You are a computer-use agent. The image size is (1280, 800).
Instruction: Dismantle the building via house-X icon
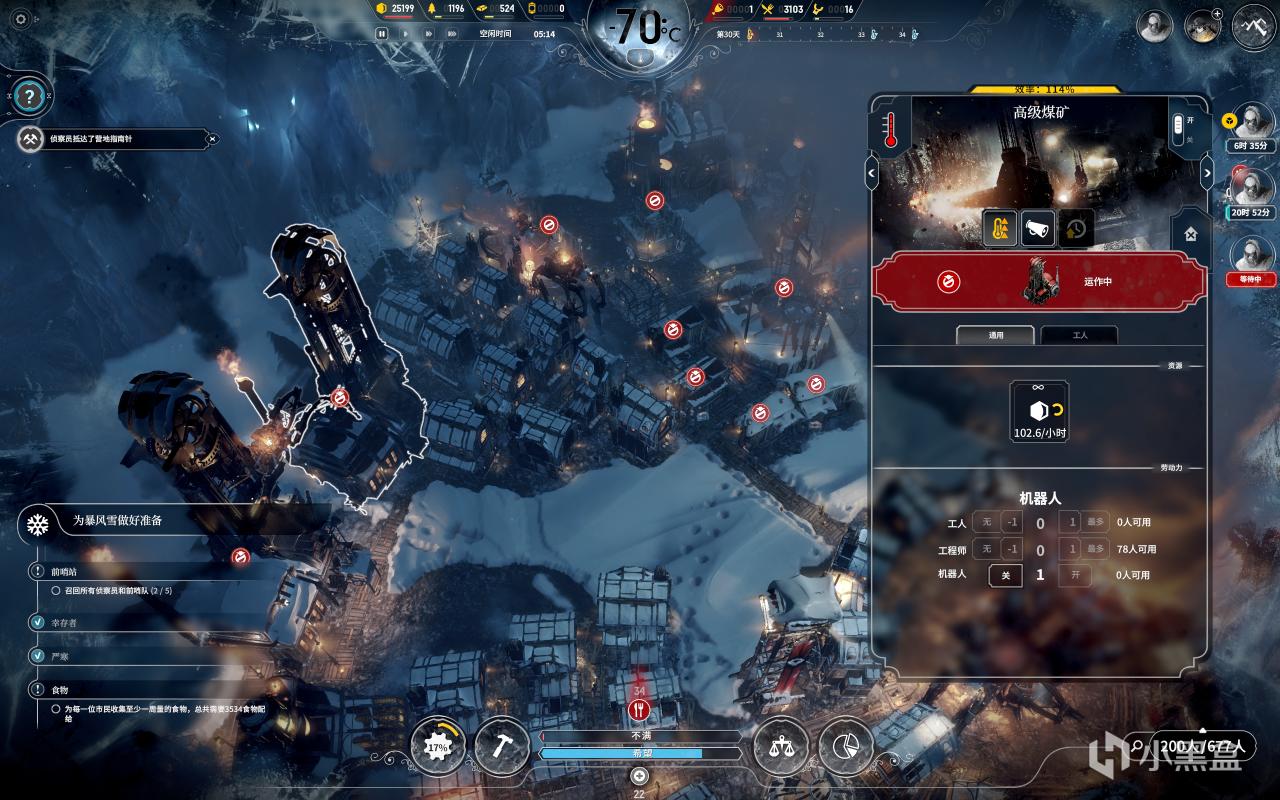point(1190,233)
